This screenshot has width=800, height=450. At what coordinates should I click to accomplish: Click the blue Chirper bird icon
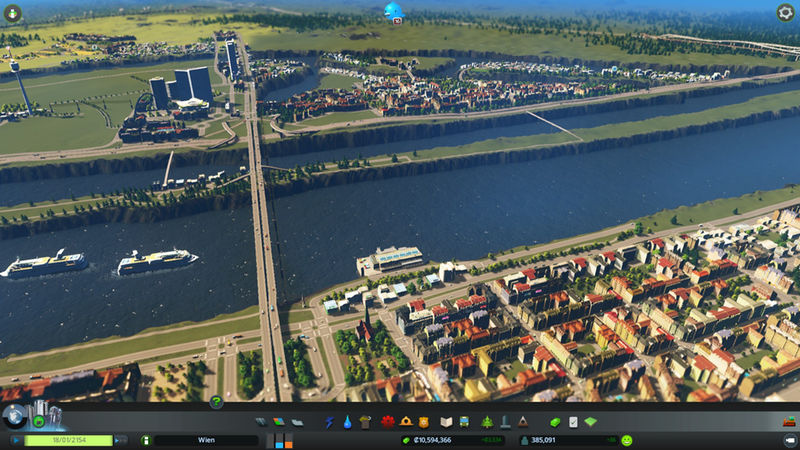[x=394, y=12]
